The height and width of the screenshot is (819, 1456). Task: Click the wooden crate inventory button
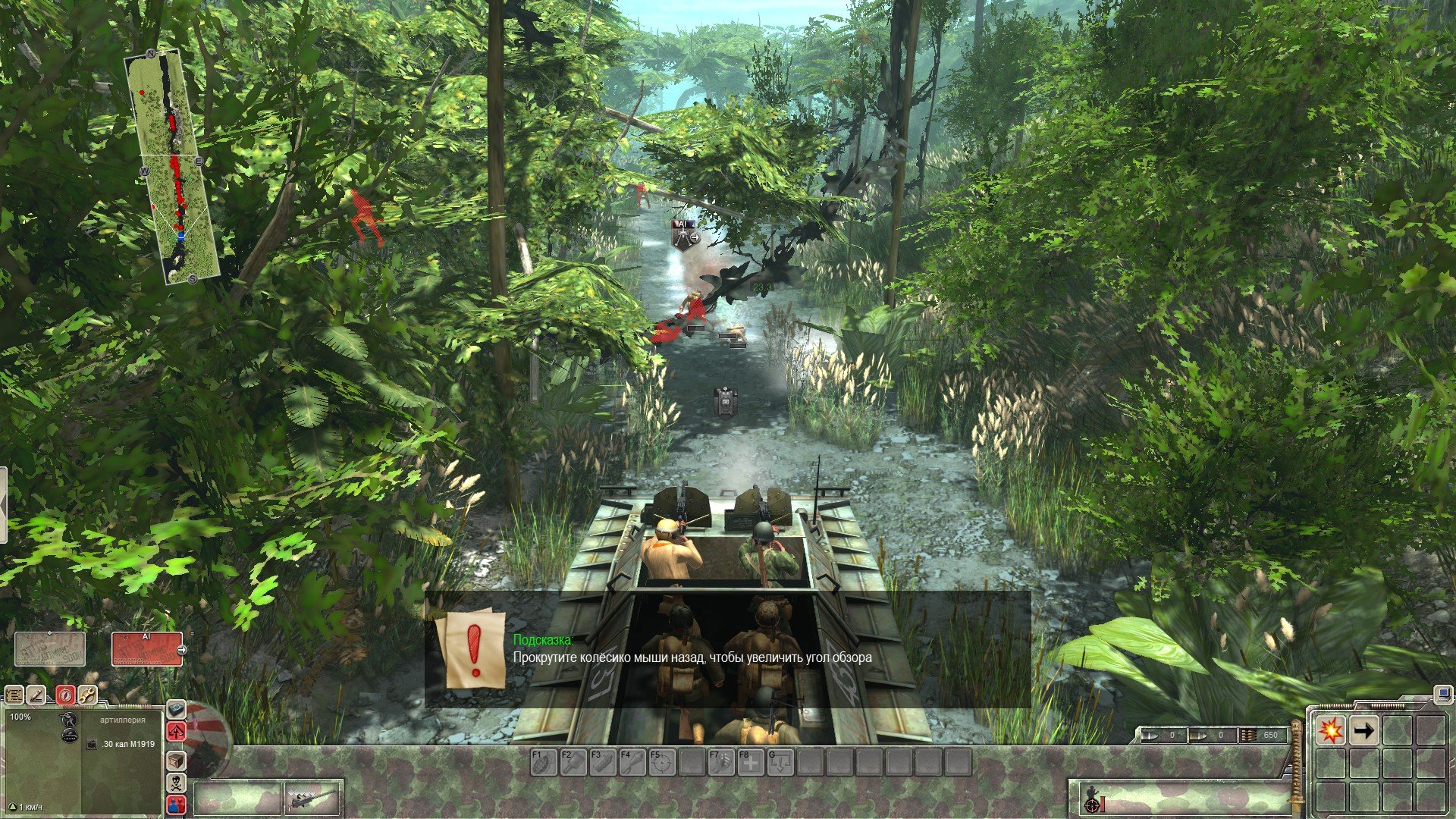[x=176, y=760]
